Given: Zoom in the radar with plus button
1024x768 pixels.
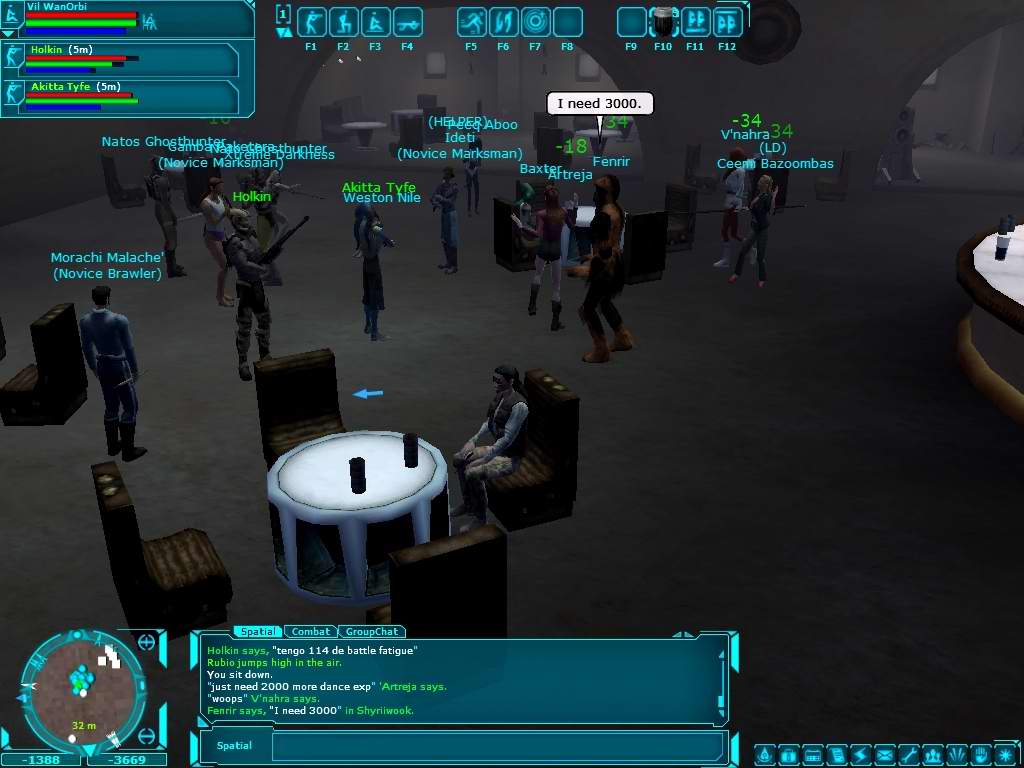Looking at the screenshot, I should tap(147, 642).
